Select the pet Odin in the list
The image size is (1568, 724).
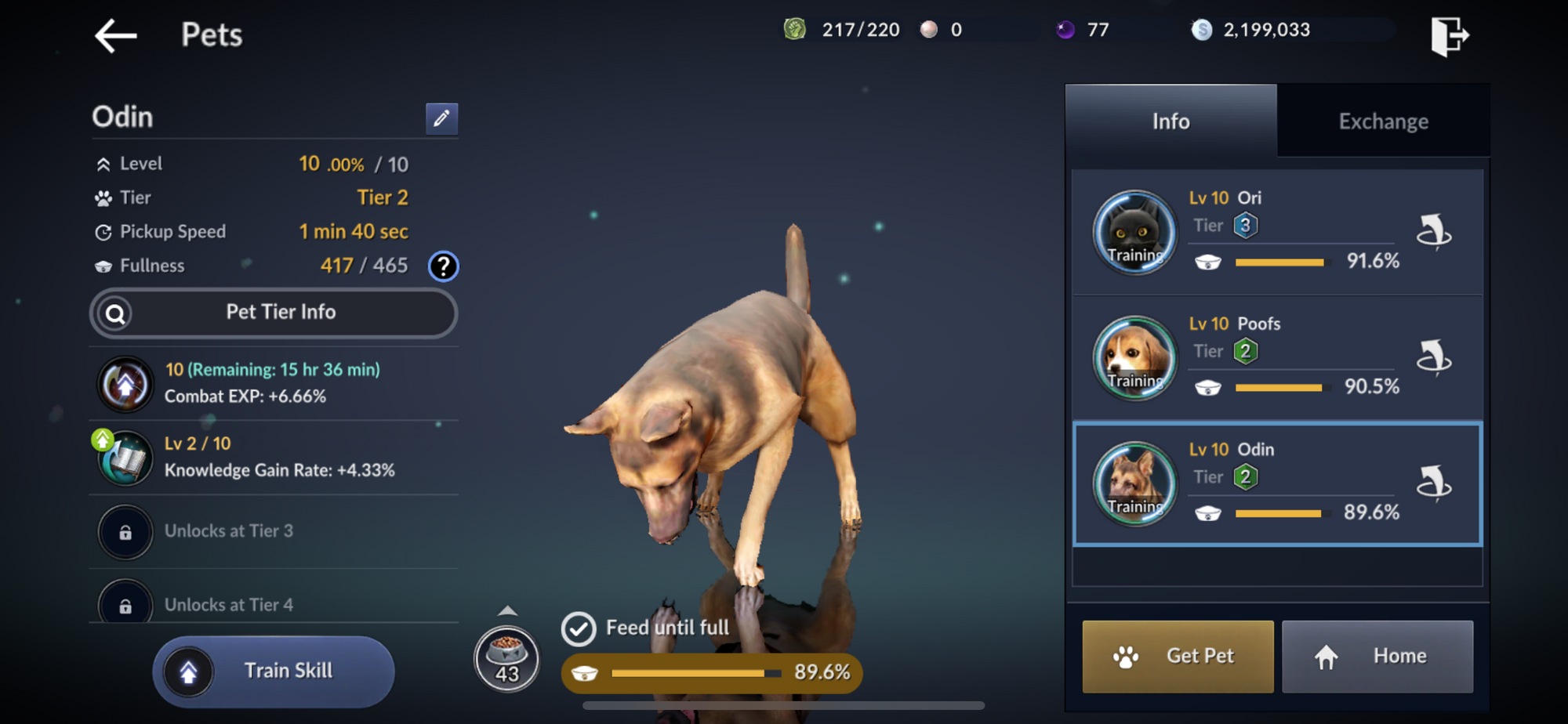tap(1254, 483)
